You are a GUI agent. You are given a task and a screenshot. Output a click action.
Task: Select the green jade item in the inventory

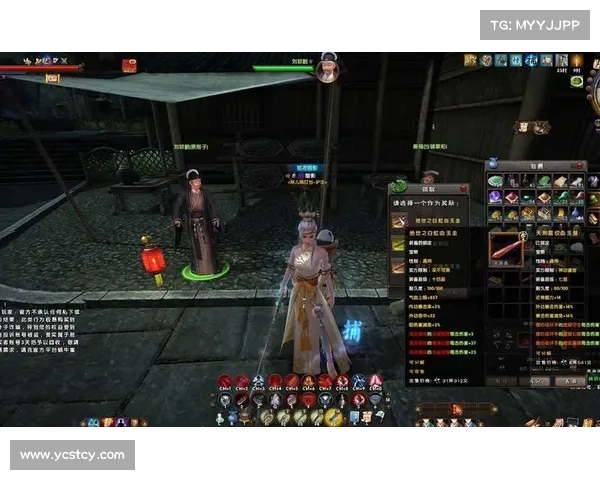(x=495, y=181)
